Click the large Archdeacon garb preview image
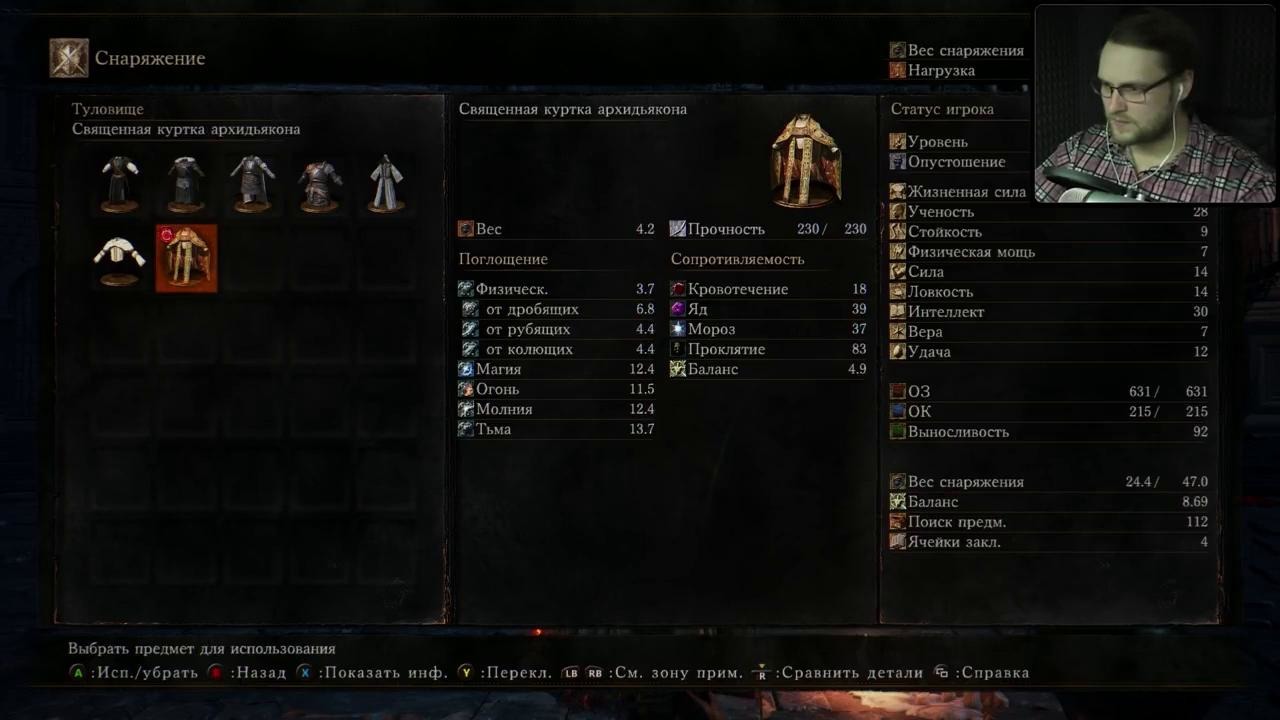This screenshot has width=1280, height=720. click(x=806, y=160)
